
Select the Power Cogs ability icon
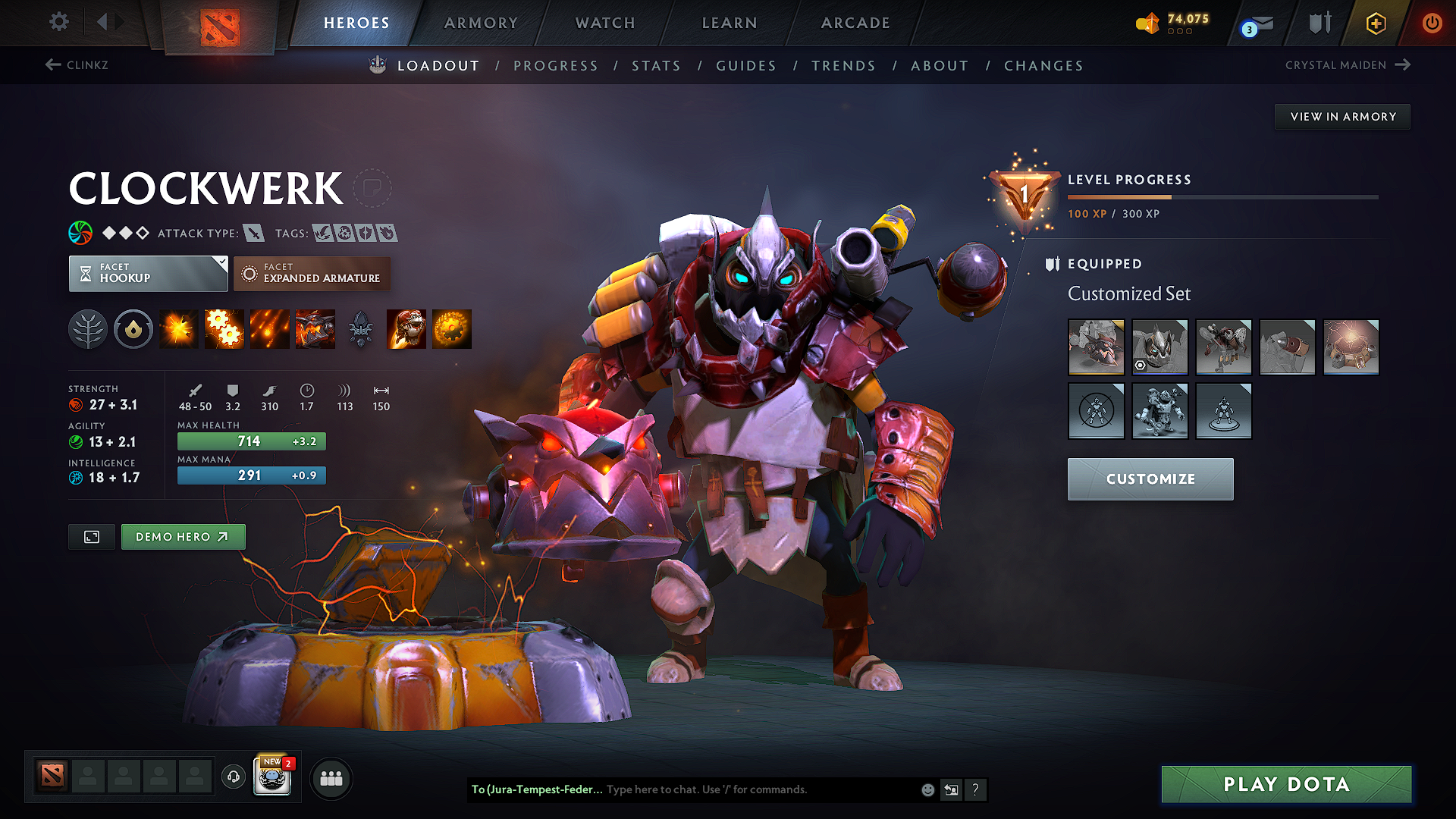point(224,329)
